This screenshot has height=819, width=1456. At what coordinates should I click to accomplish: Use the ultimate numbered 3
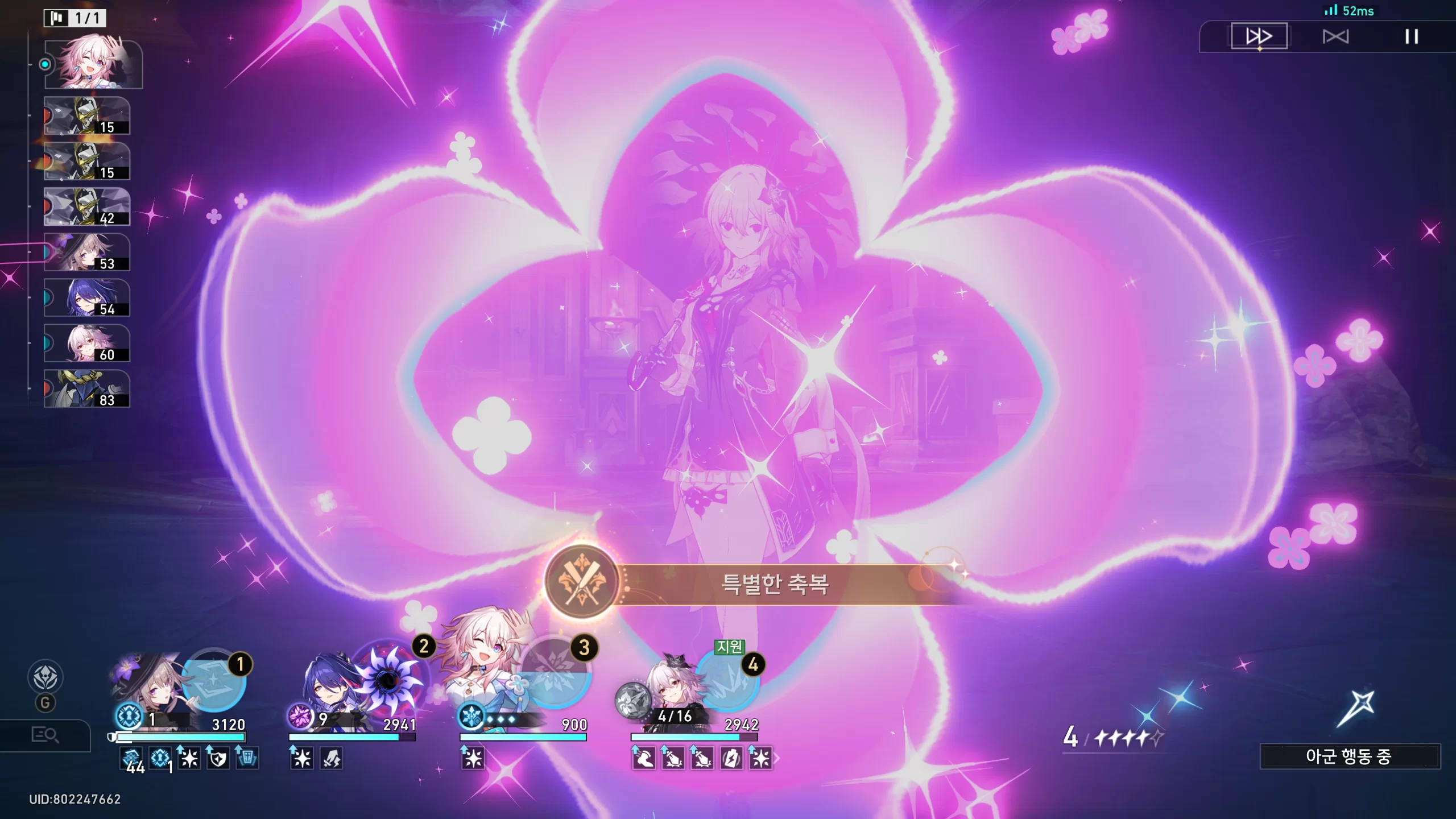(555, 673)
